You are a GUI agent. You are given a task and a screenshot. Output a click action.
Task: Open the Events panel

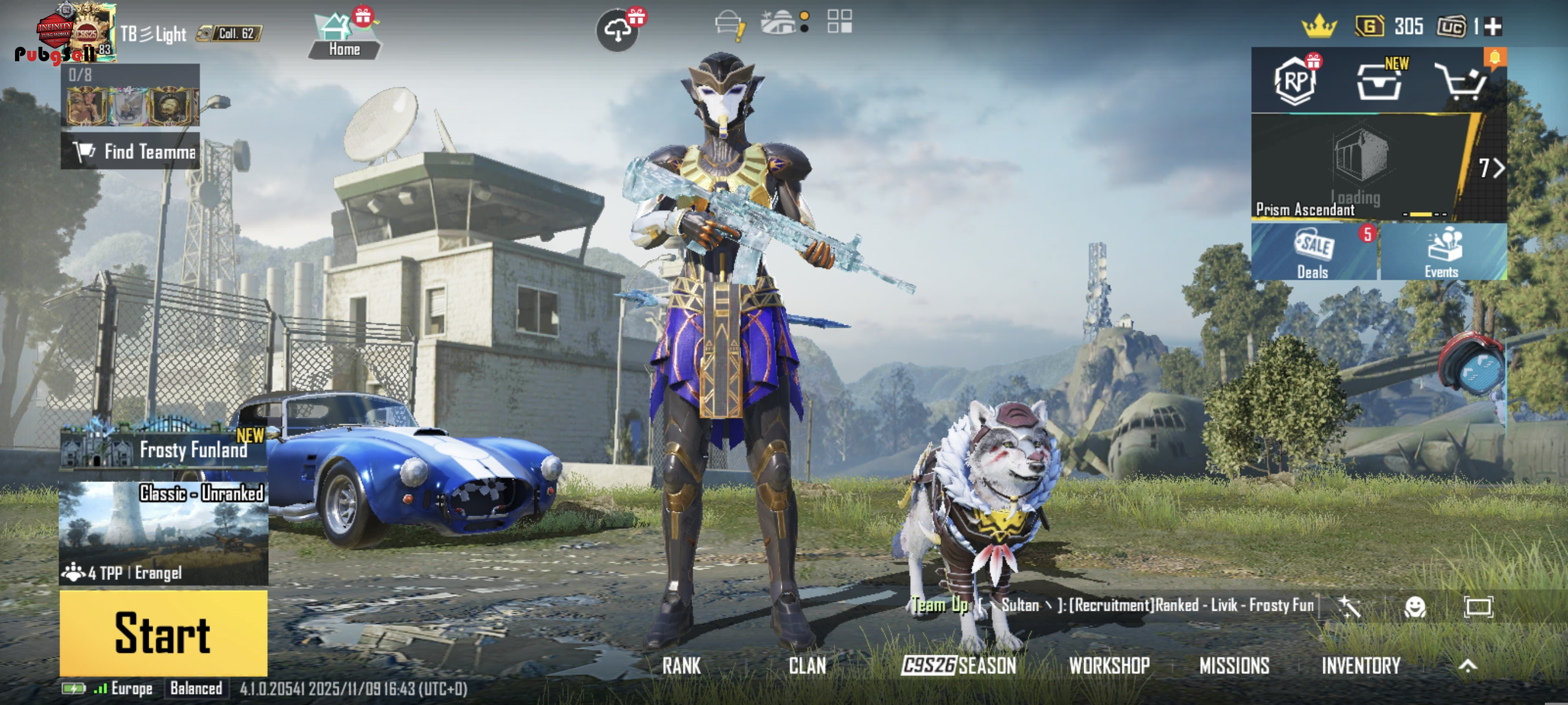[1442, 252]
